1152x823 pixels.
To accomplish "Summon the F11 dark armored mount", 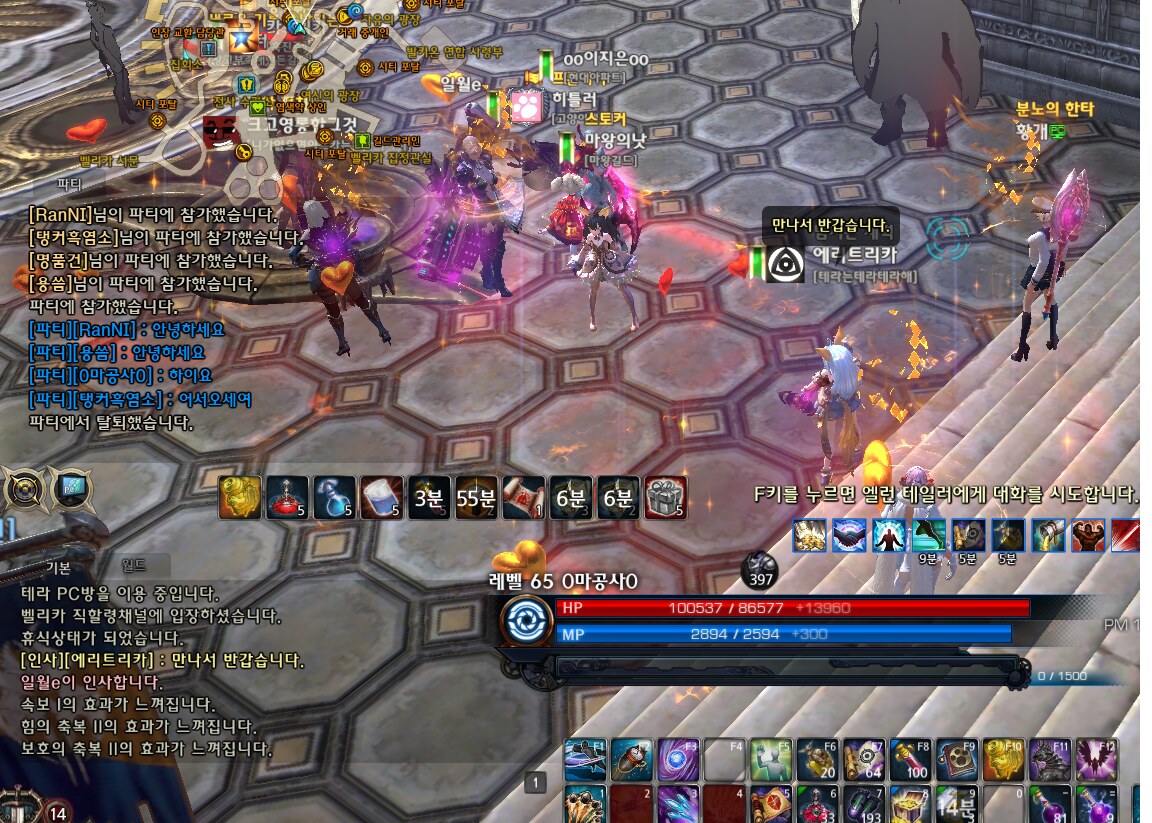I will click(1049, 761).
